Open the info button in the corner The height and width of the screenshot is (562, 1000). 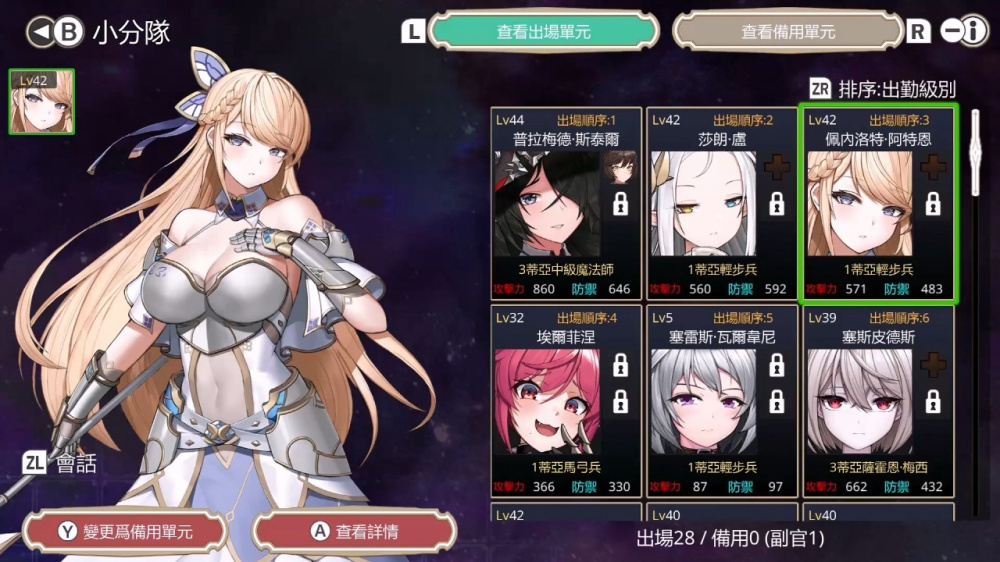(964, 31)
